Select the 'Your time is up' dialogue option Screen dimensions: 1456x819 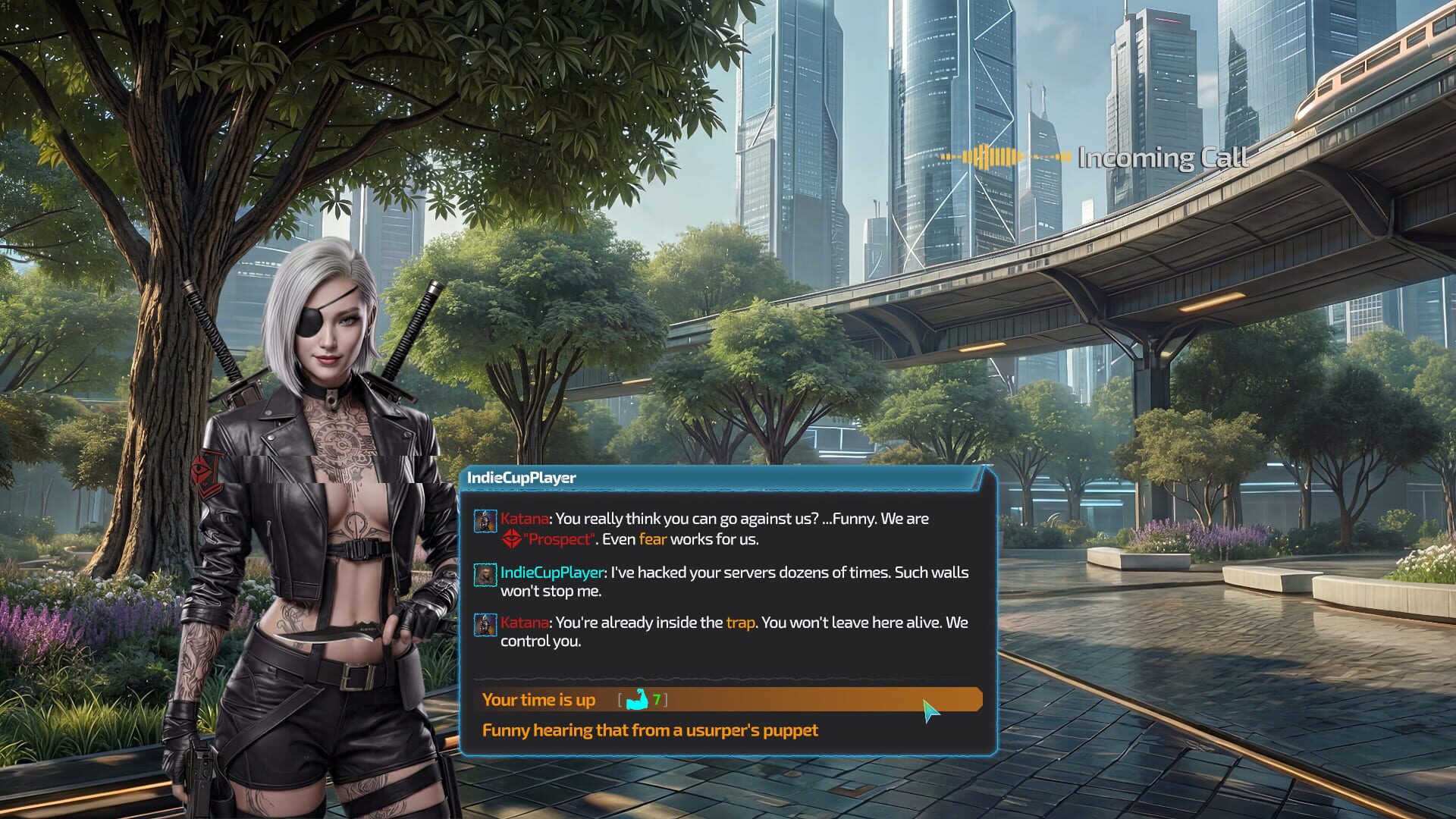click(x=540, y=700)
